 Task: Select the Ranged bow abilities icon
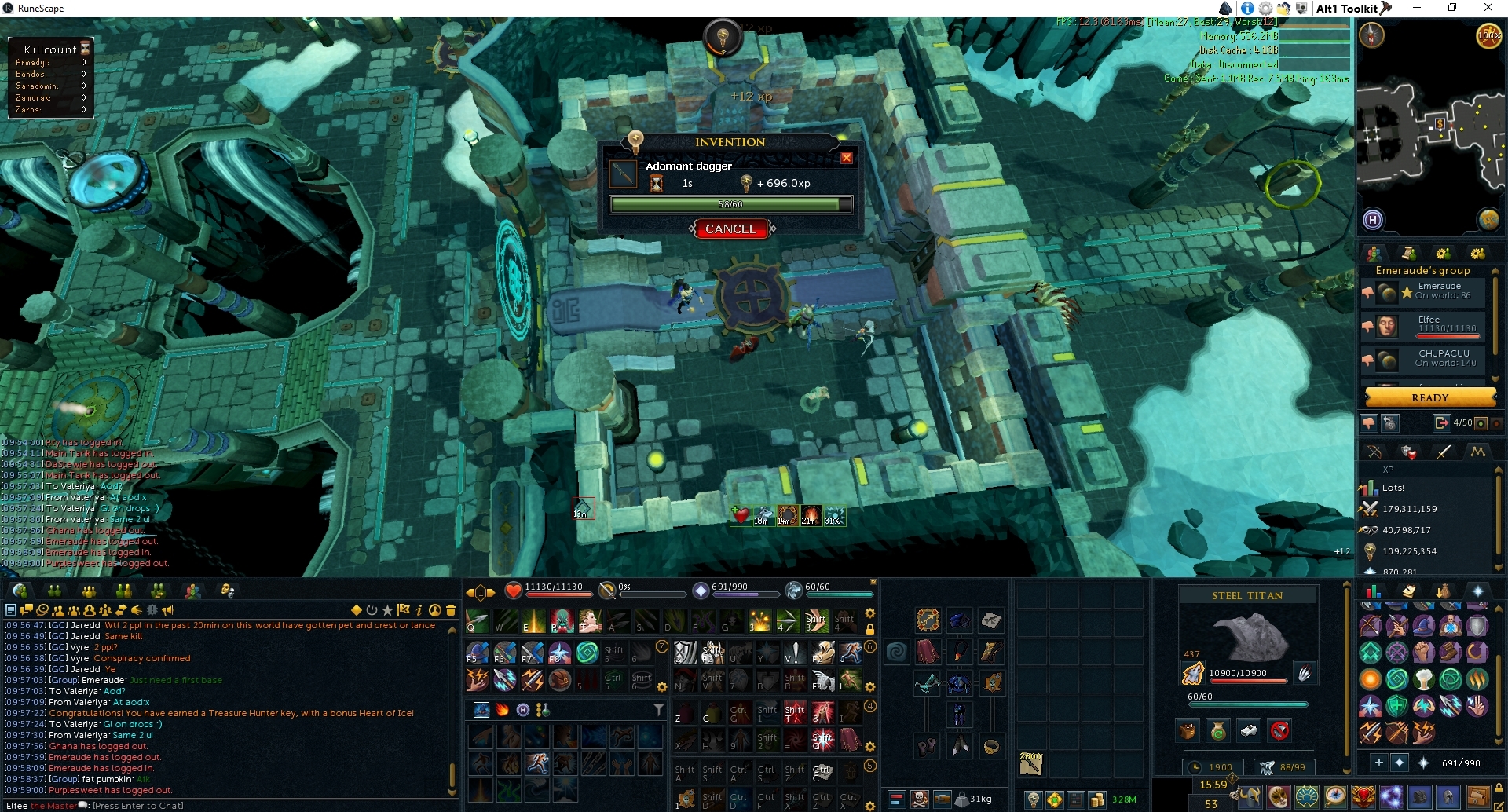tap(1375, 452)
